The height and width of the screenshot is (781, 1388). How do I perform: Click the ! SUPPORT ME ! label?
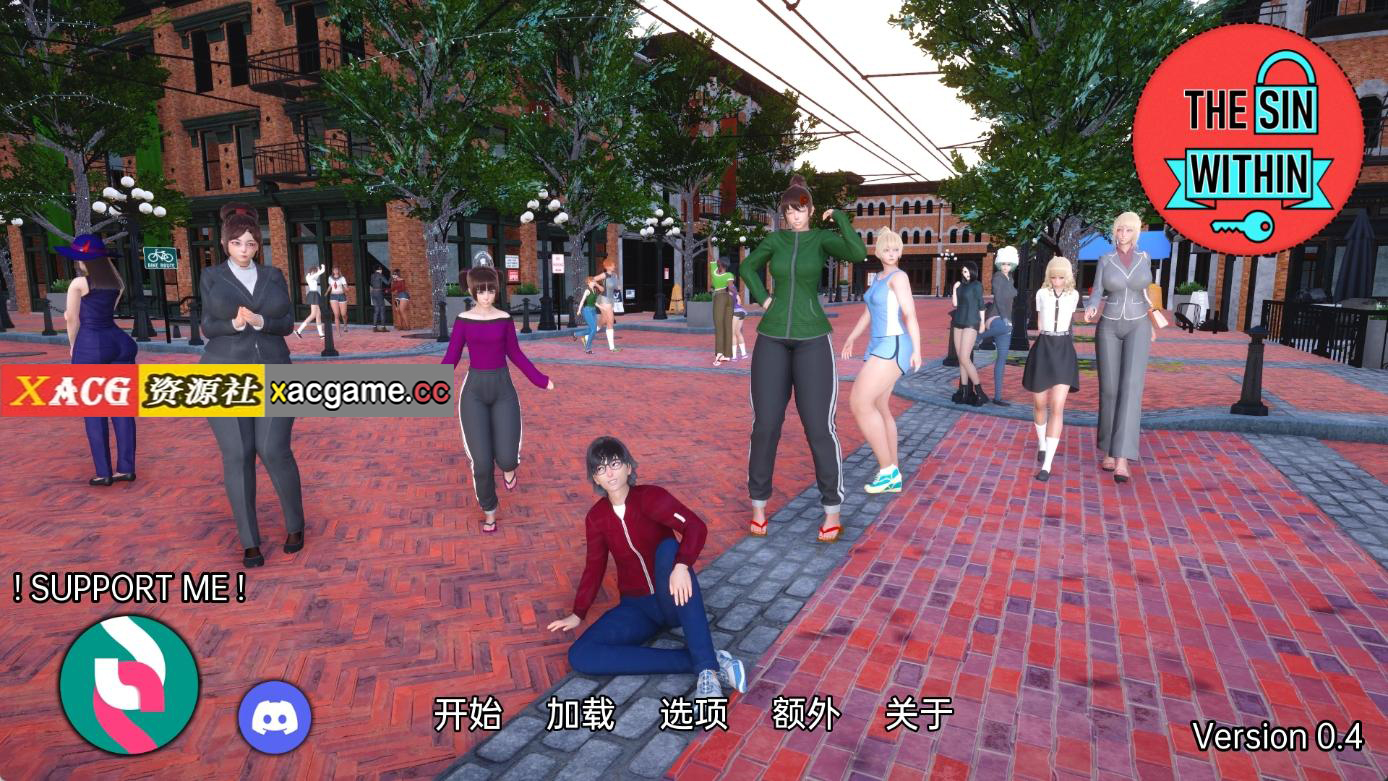[x=132, y=588]
